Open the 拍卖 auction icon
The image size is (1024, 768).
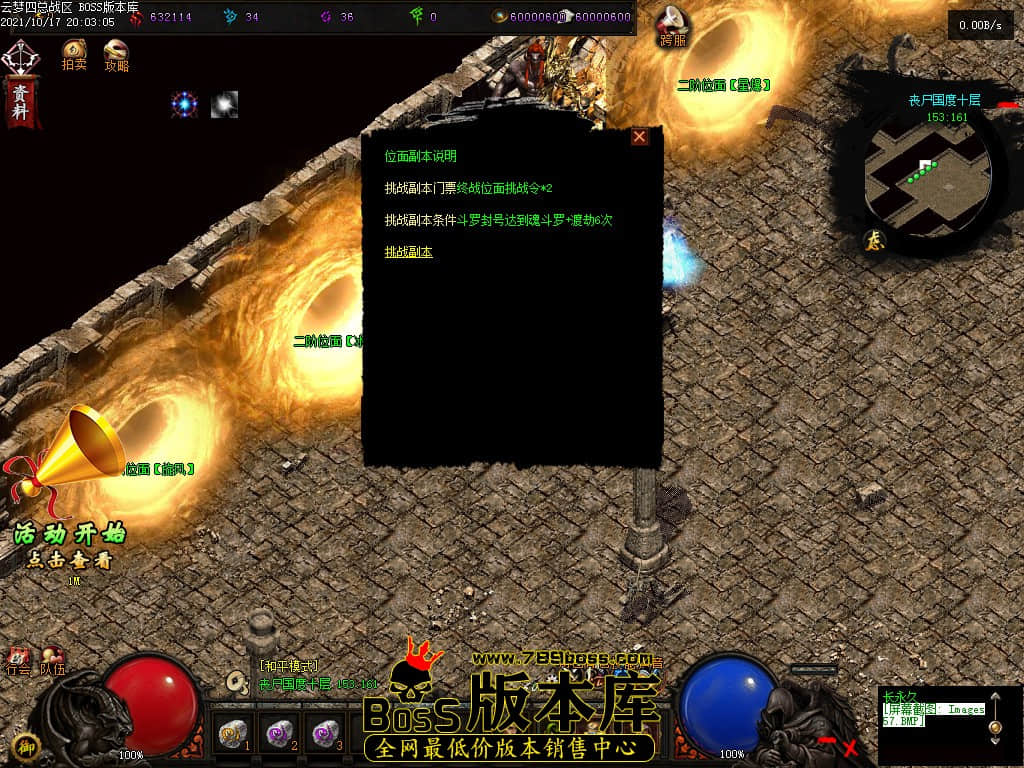pyautogui.click(x=74, y=52)
